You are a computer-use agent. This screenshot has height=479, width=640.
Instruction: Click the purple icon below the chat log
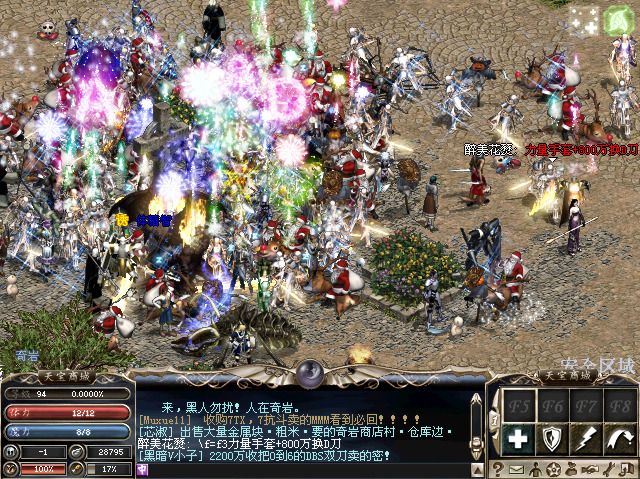143,469
